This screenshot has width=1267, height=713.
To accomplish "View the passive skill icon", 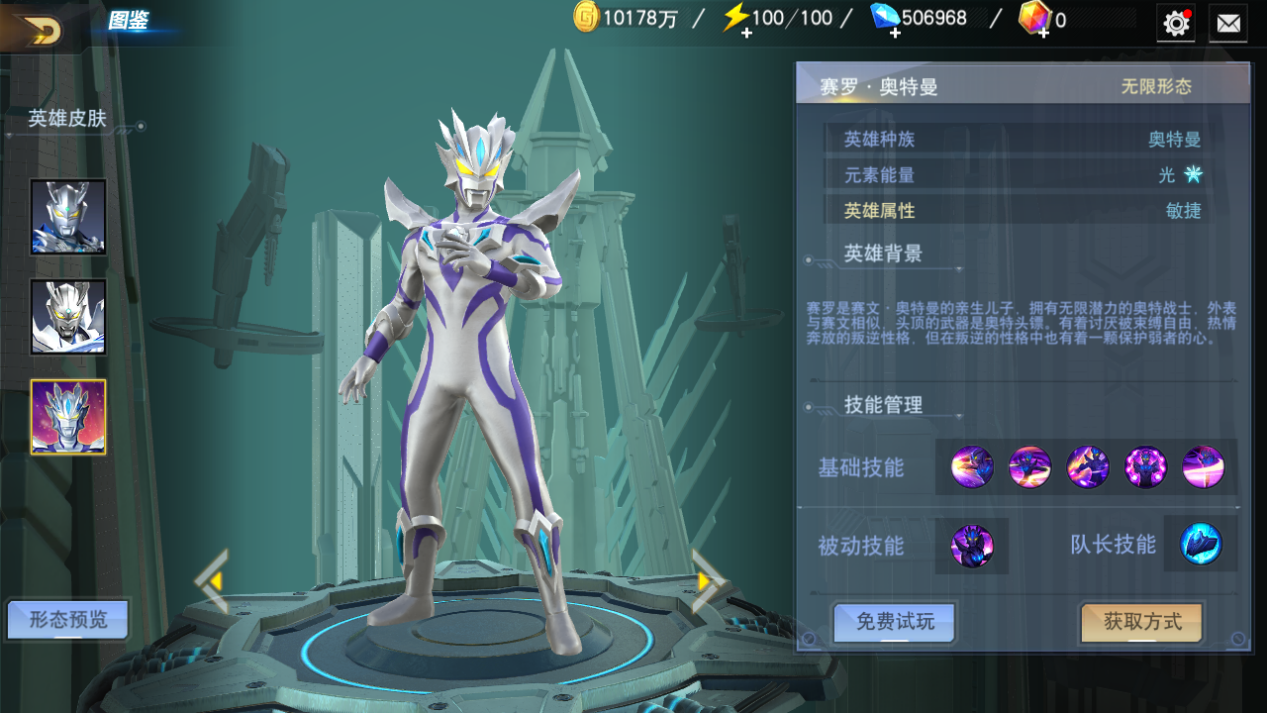I will pyautogui.click(x=971, y=546).
